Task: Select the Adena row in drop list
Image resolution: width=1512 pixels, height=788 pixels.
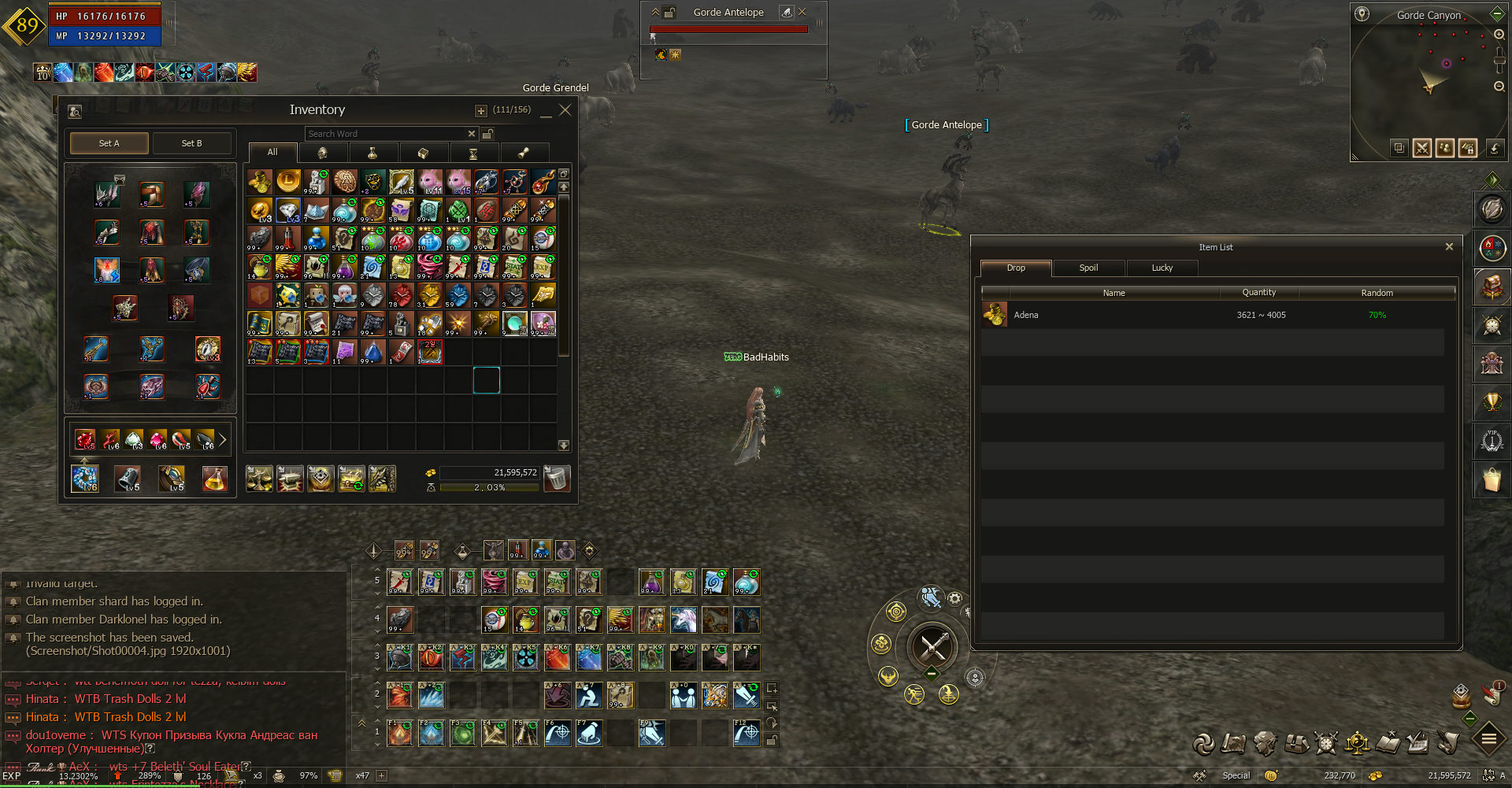Action: (x=1213, y=315)
